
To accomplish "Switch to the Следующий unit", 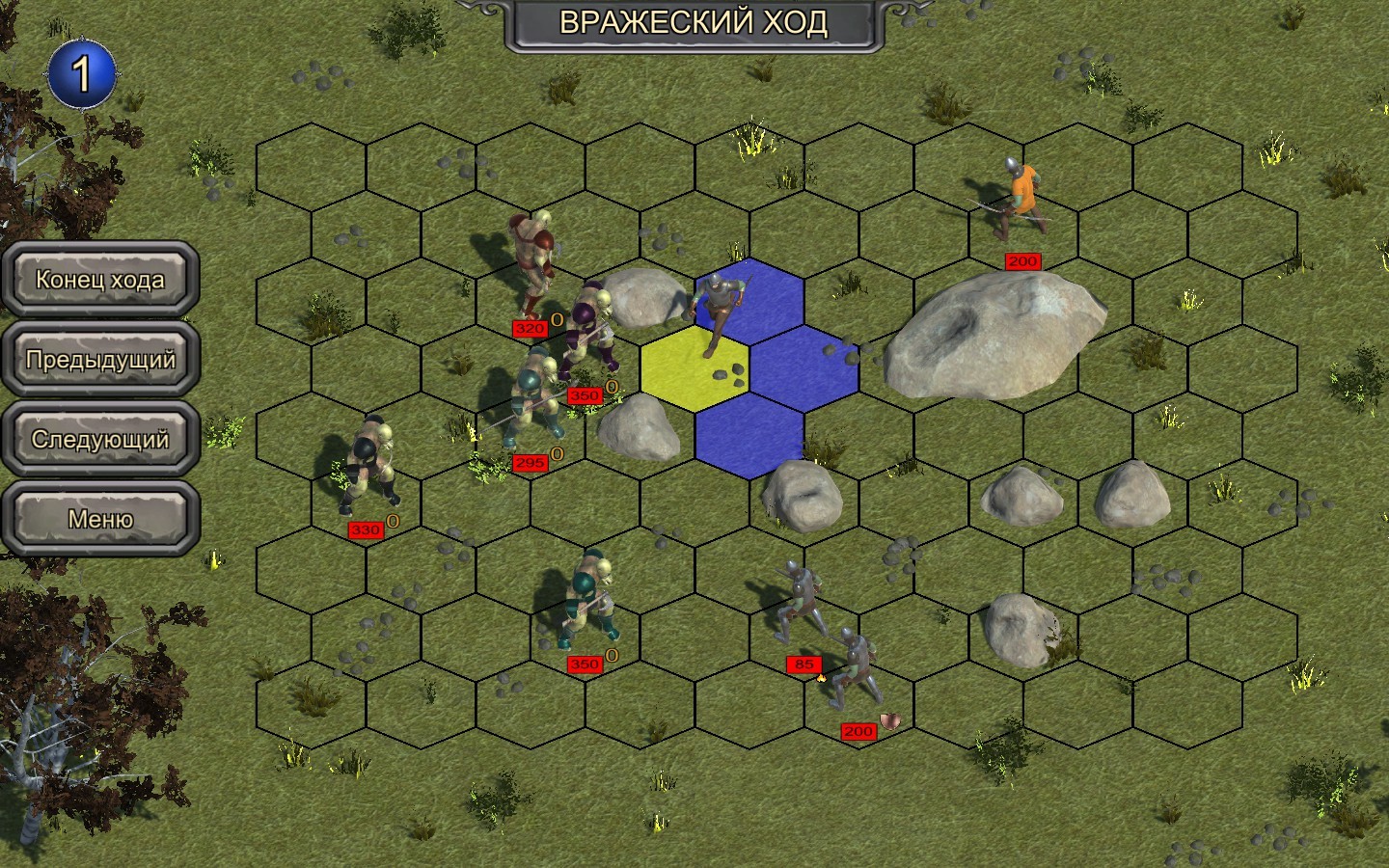I will click(100, 440).
